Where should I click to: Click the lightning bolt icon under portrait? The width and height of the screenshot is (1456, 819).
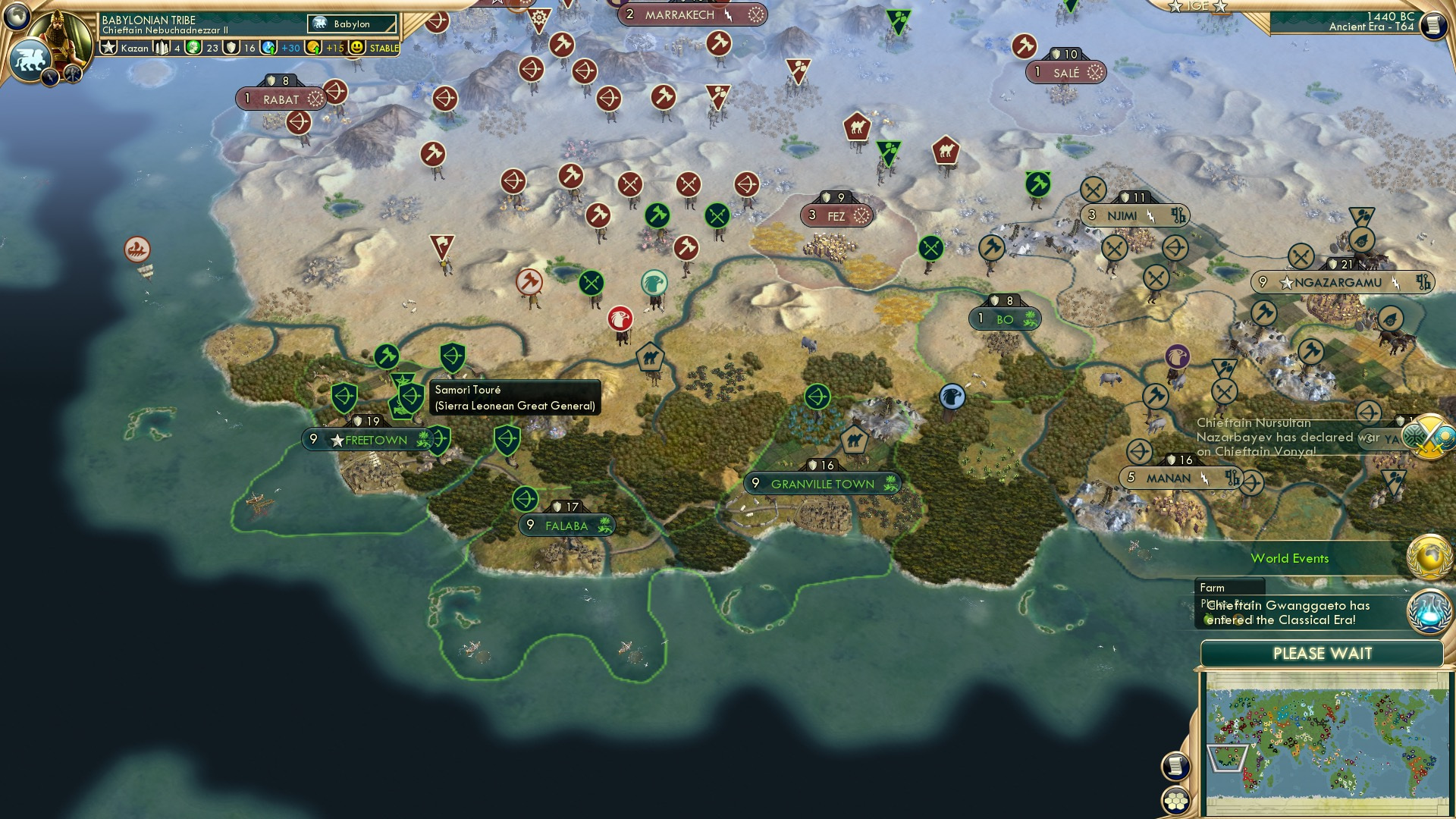(x=51, y=77)
